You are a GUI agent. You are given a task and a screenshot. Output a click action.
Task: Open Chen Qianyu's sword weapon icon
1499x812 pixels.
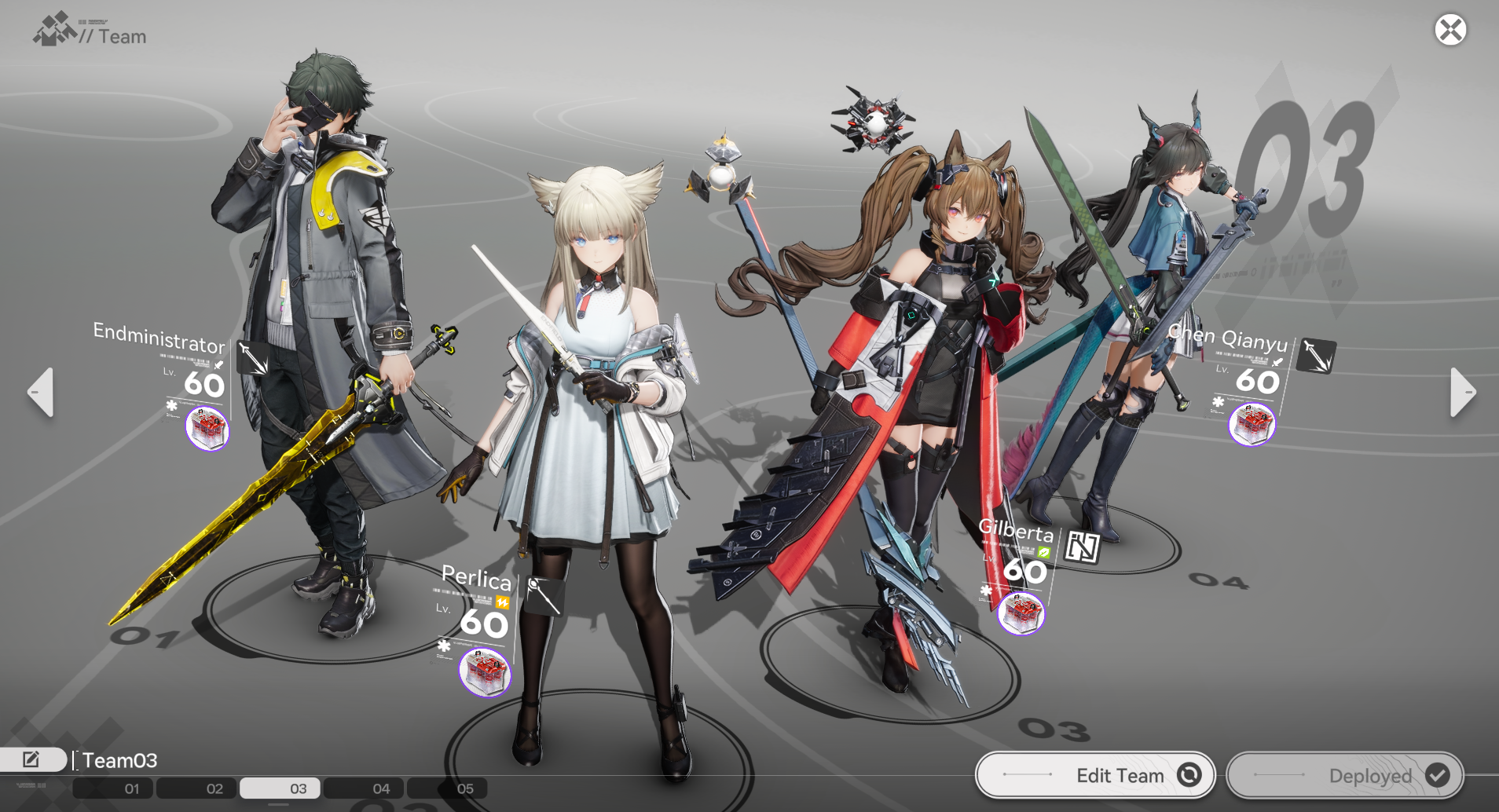coord(1317,355)
